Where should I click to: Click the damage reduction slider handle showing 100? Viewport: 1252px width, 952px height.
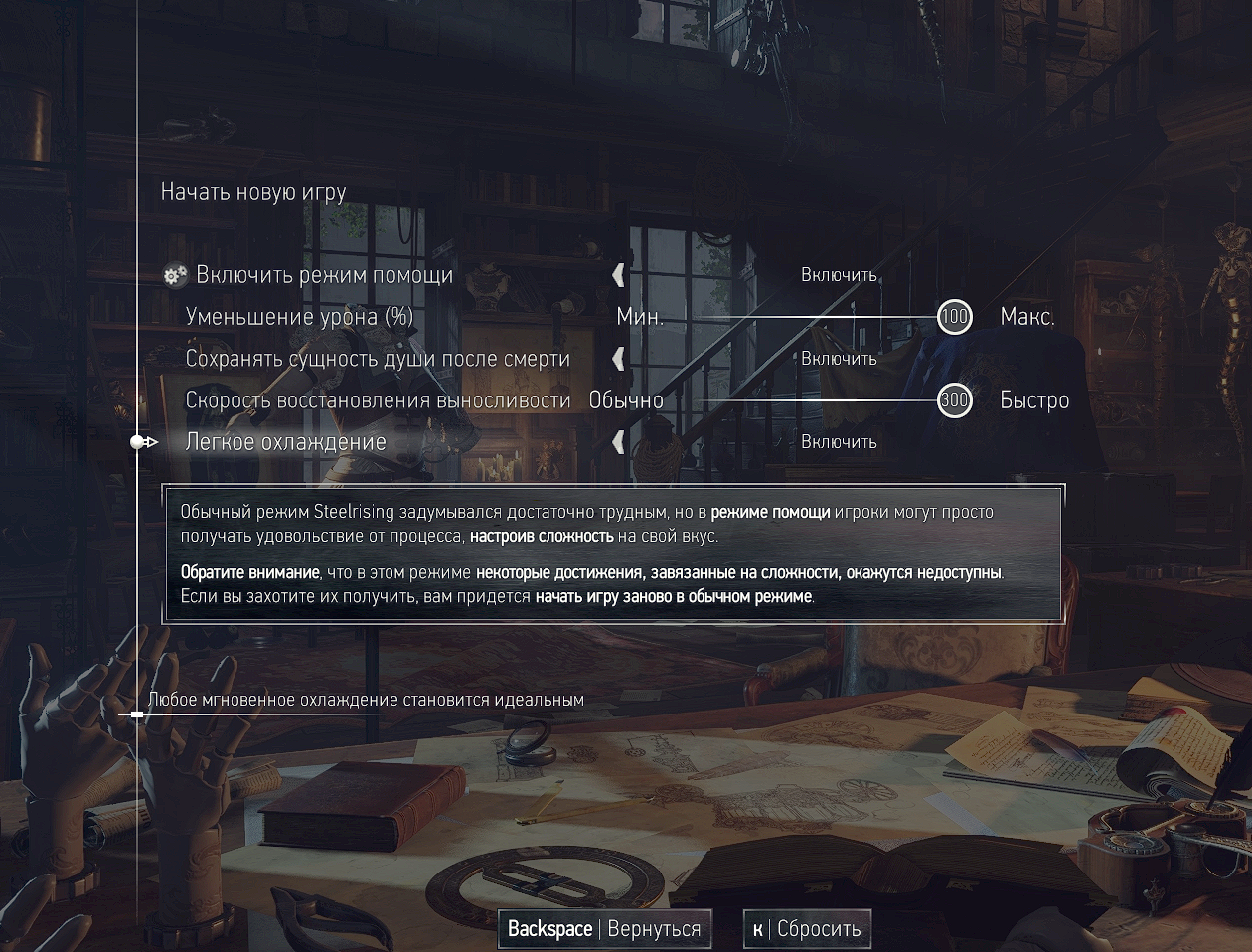coord(954,317)
